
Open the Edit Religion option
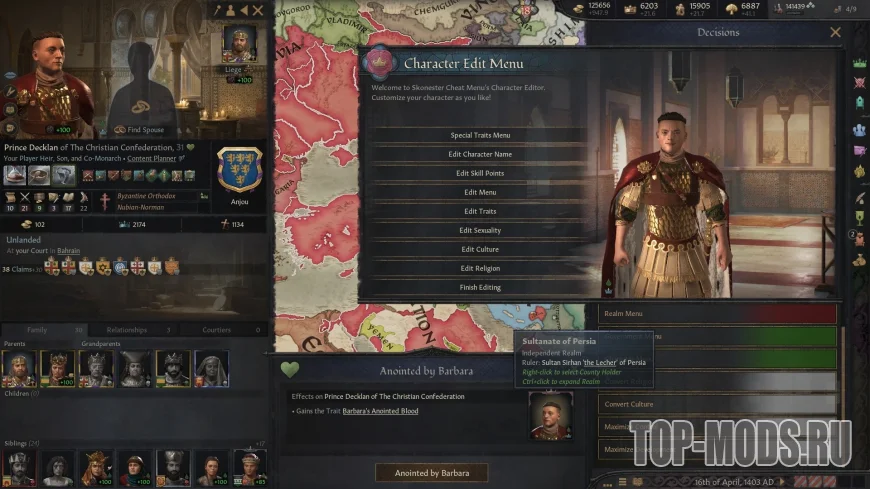(x=480, y=268)
